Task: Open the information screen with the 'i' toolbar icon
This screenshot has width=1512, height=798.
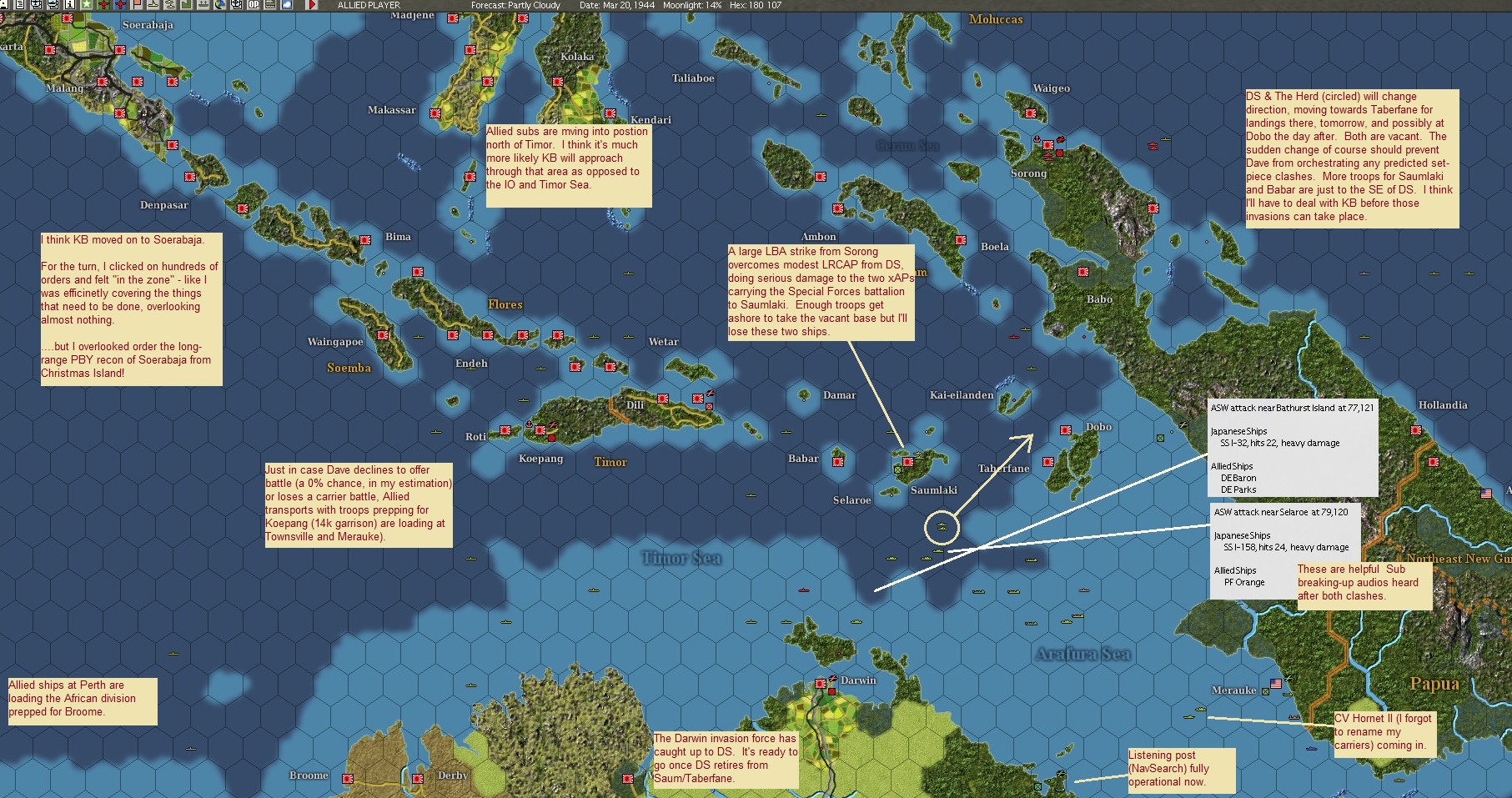Action: (70, 5)
